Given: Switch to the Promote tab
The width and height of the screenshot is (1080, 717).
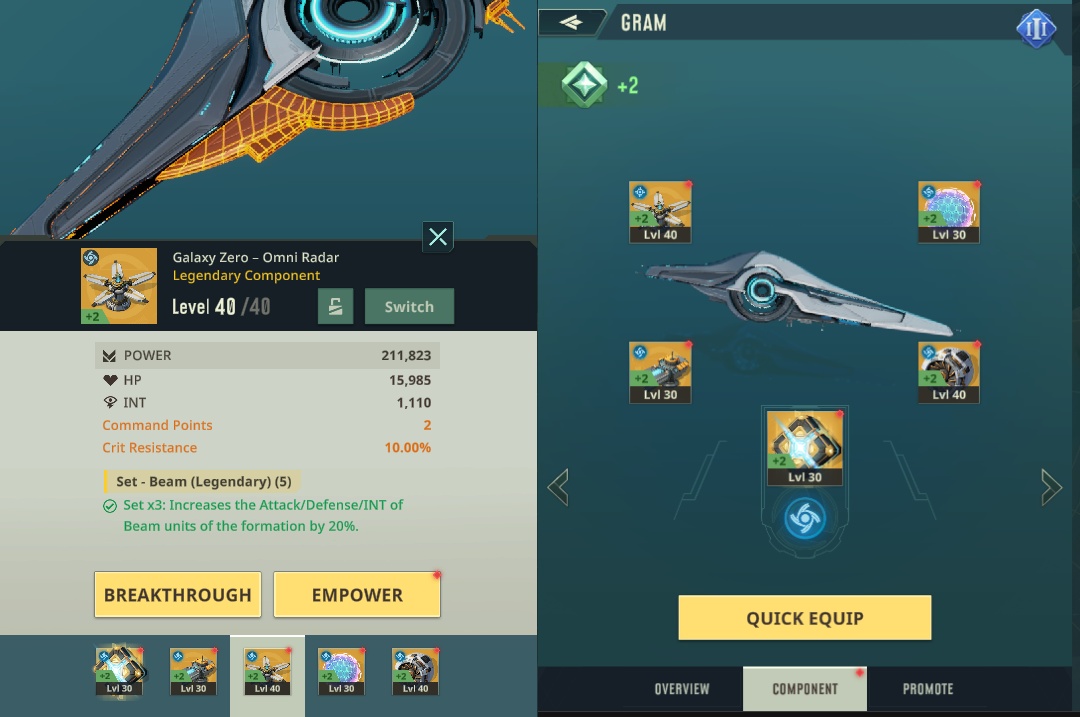Looking at the screenshot, I should (x=928, y=689).
